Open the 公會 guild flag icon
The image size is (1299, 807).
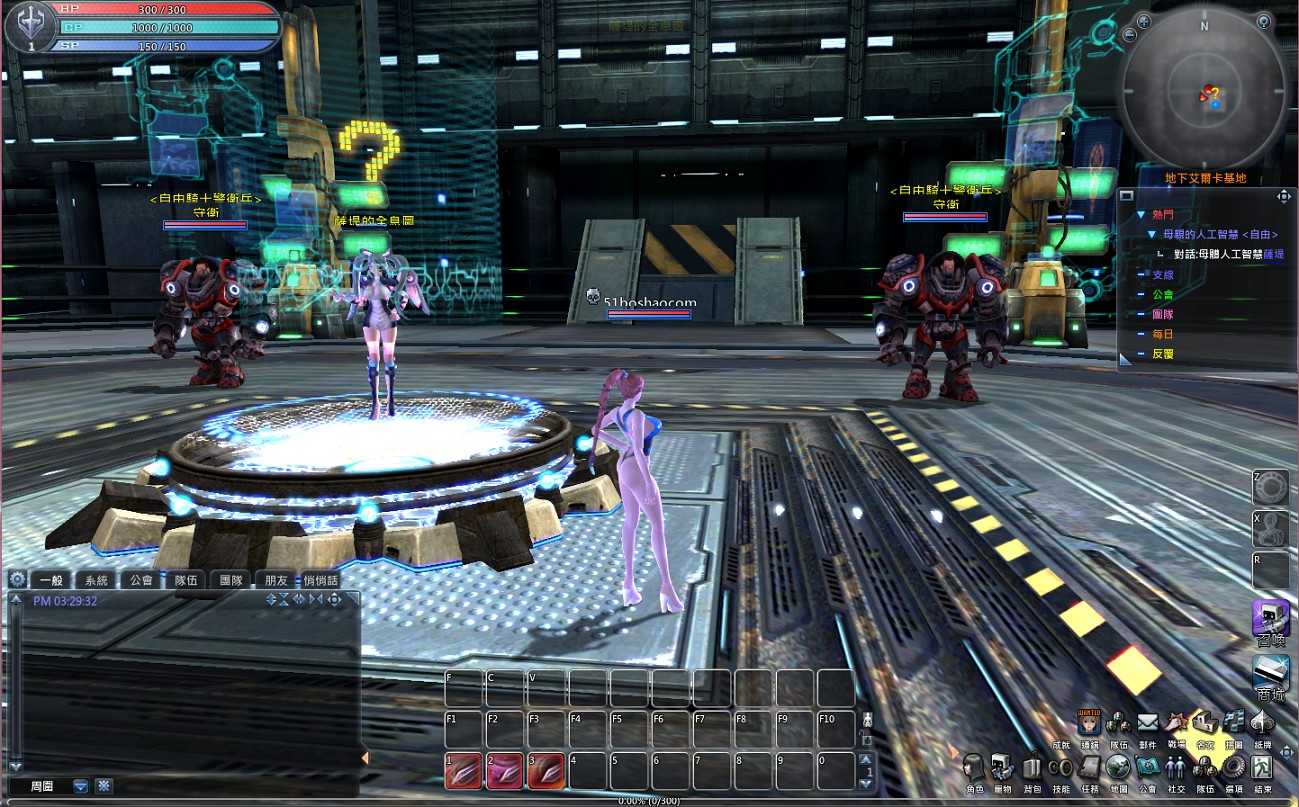[x=1147, y=768]
